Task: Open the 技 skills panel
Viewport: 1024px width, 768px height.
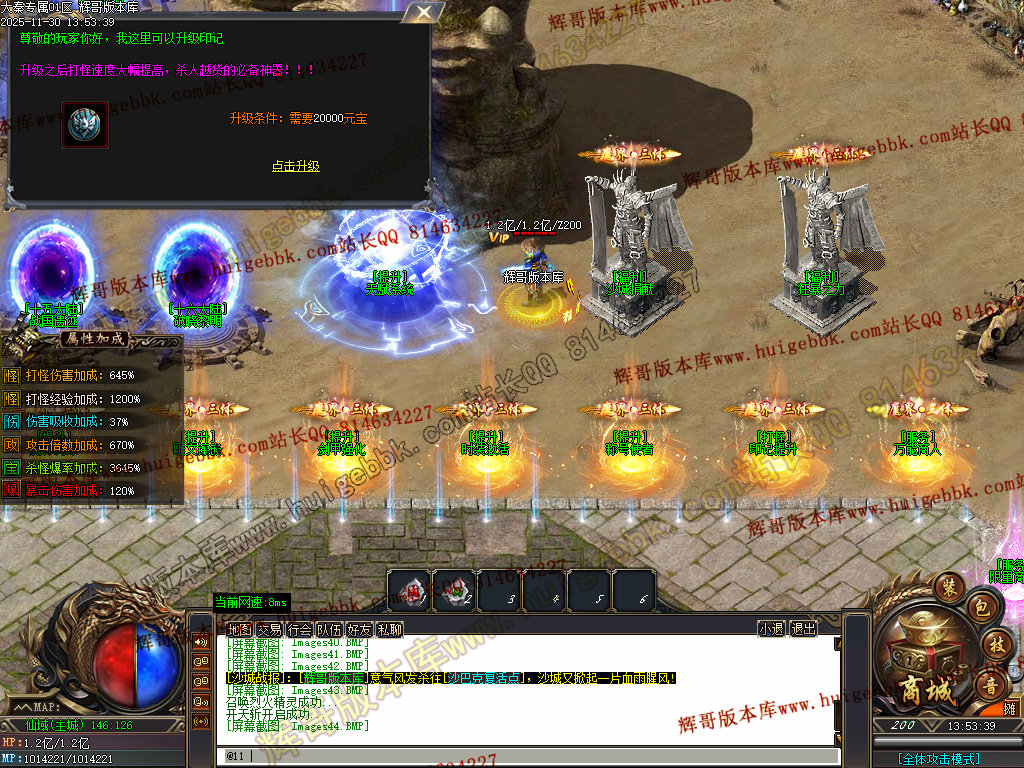Action: click(997, 645)
